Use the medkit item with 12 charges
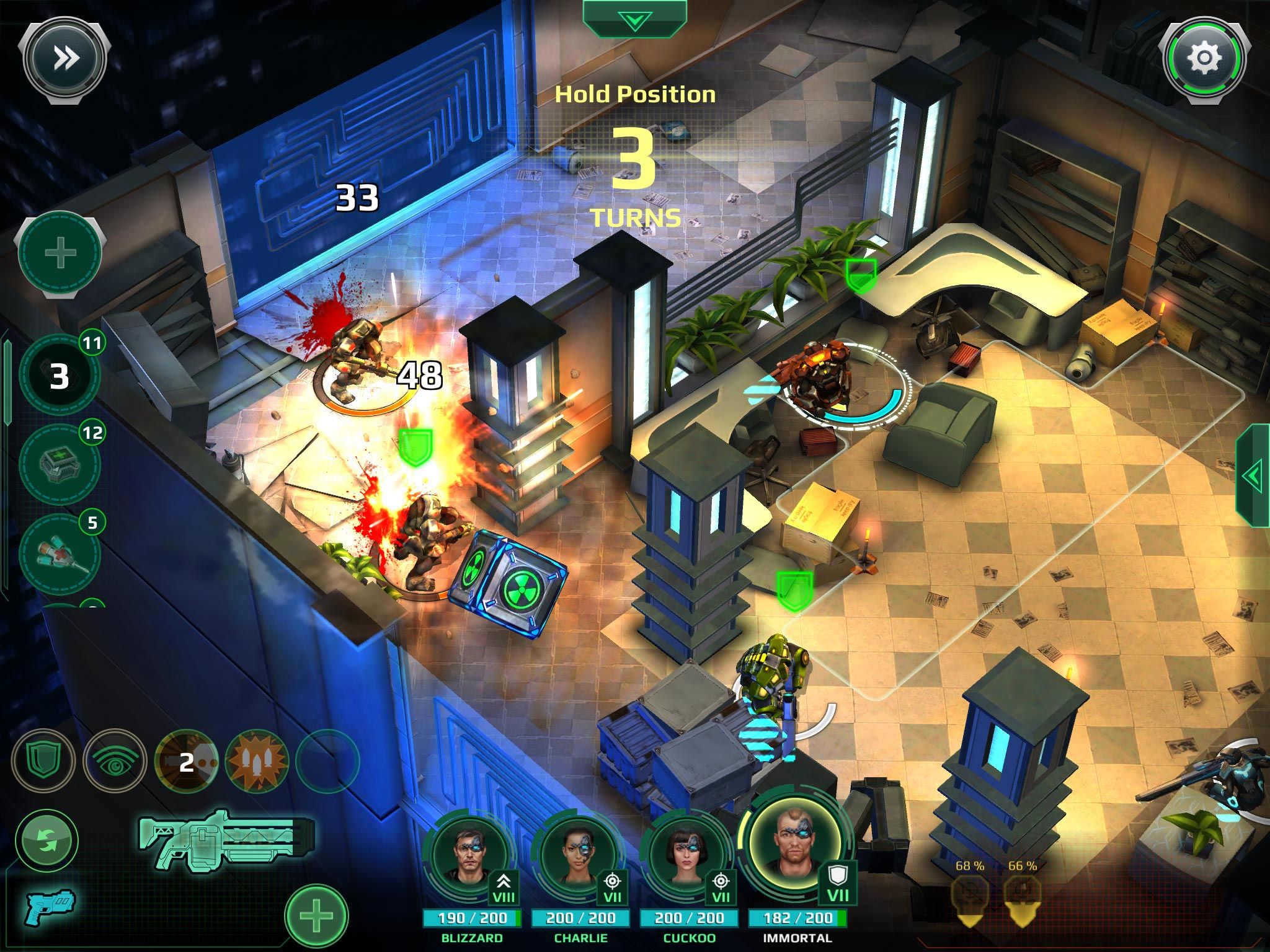This screenshot has width=1270, height=952. 59,464
